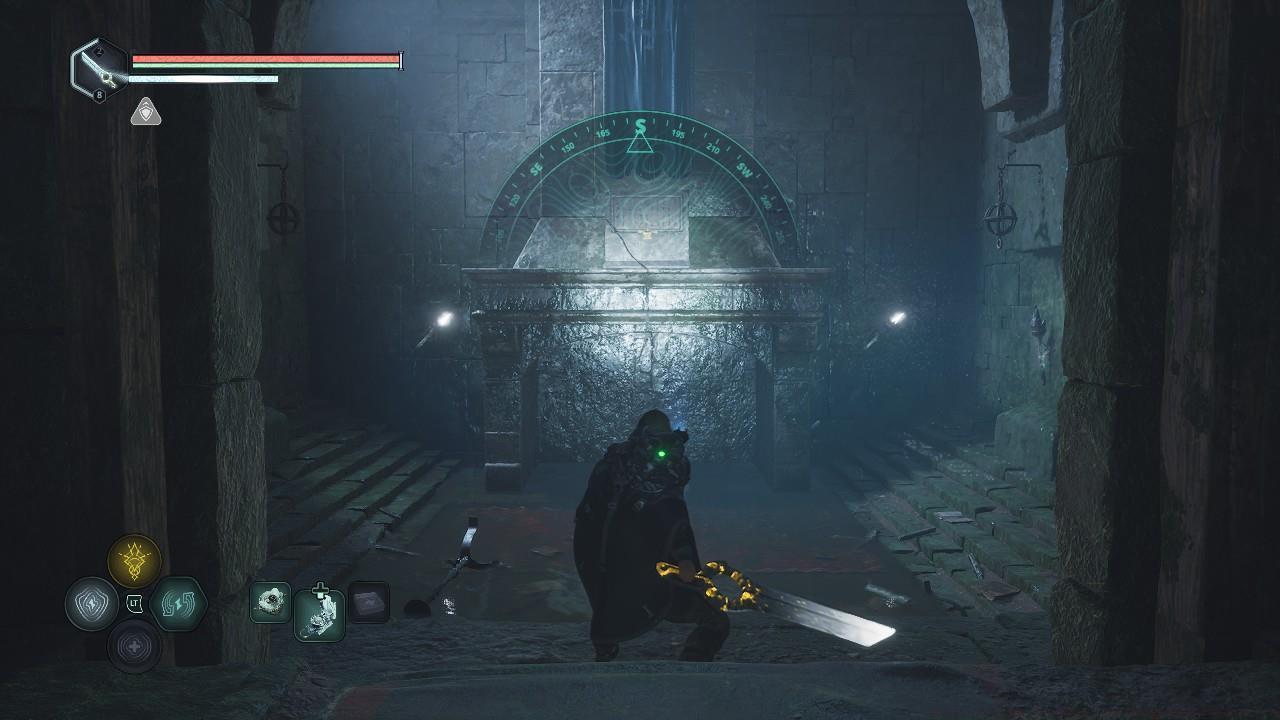Click the SE label on the compass arc
Image resolution: width=1280 pixels, height=720 pixels.
coord(537,168)
